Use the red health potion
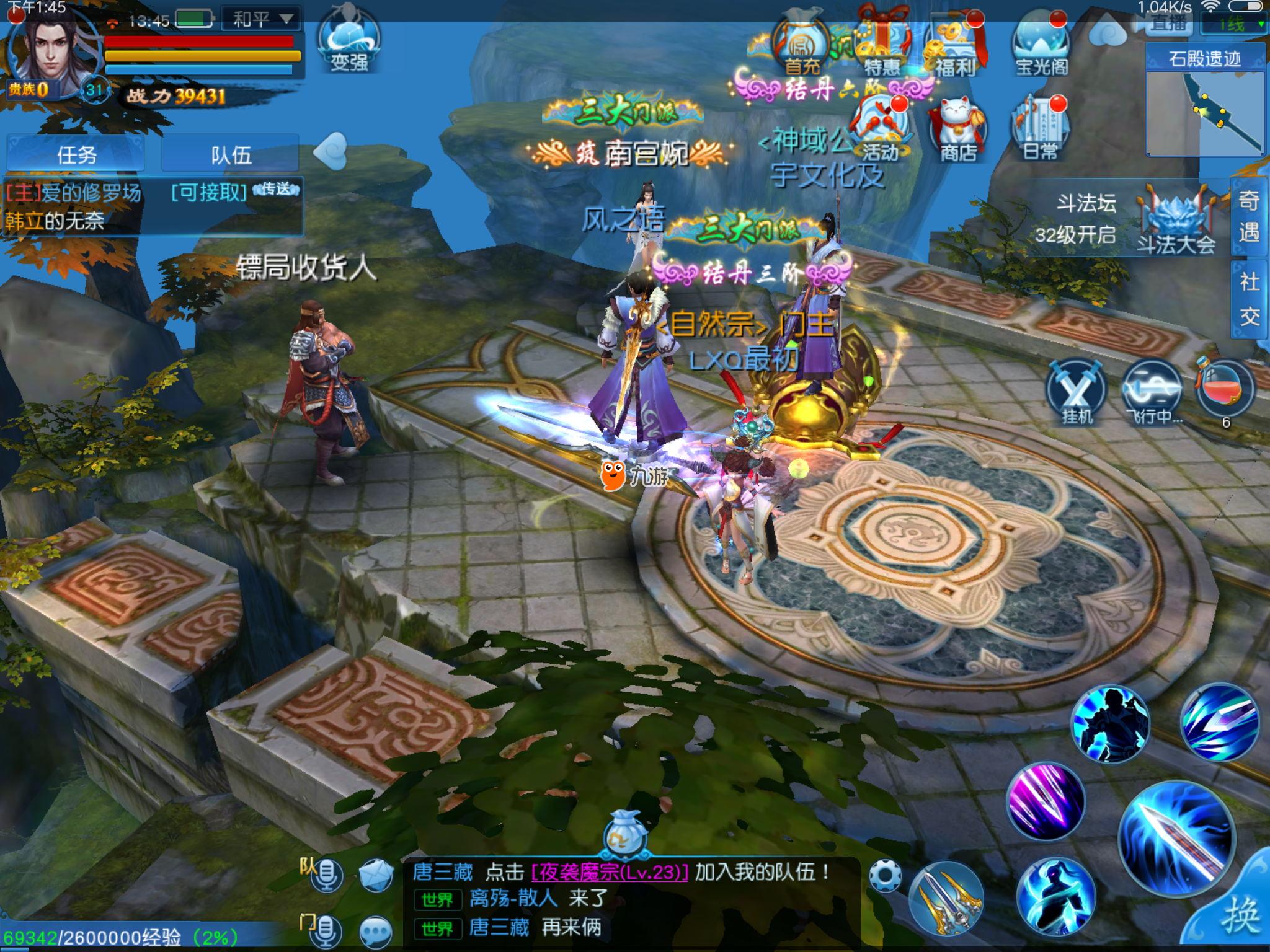This screenshot has height=952, width=1270. point(1225,390)
